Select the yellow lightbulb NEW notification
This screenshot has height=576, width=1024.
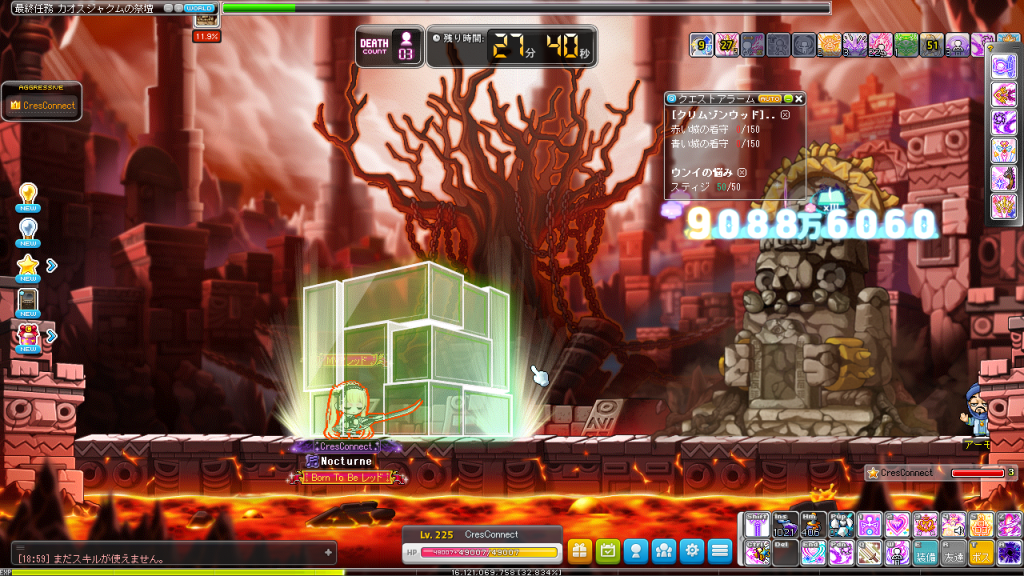tap(28, 197)
